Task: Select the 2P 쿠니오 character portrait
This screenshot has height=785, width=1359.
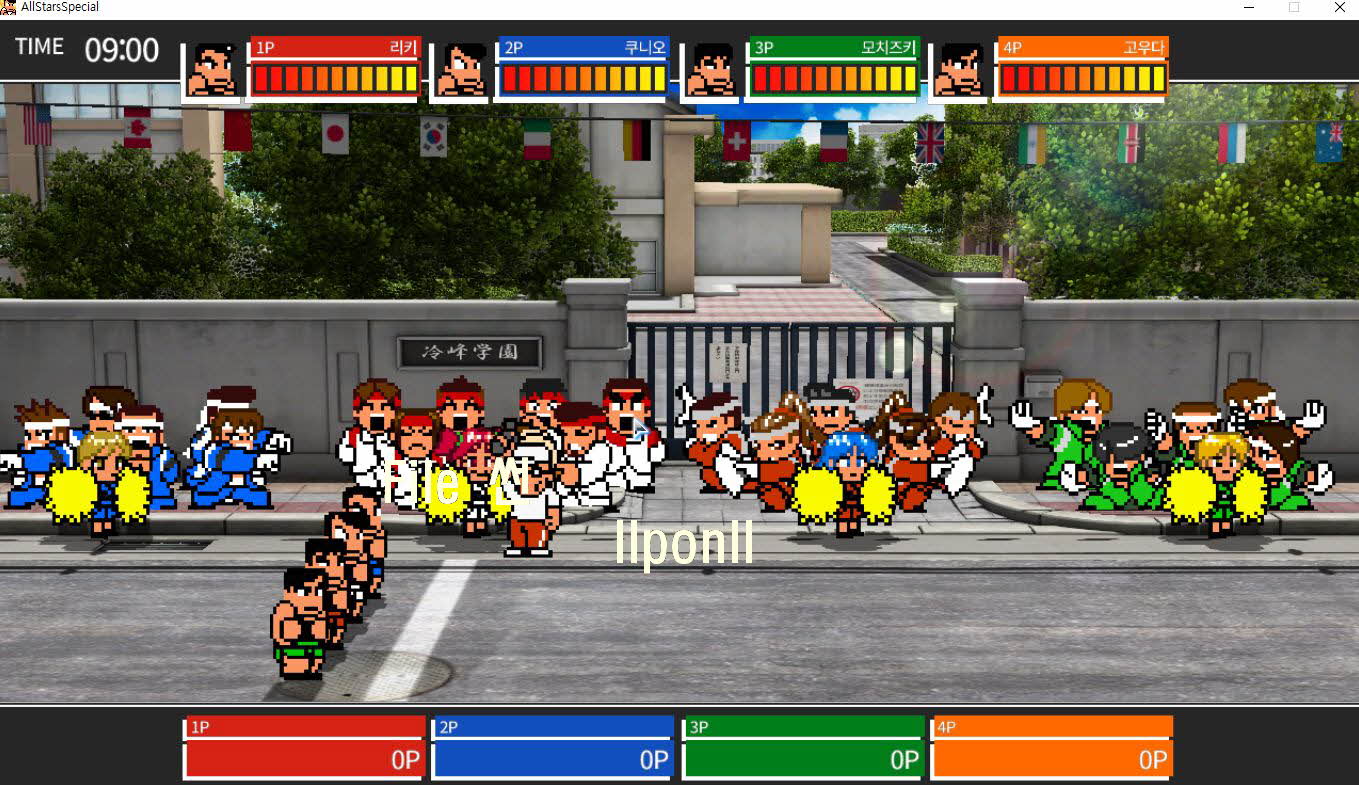Action: (461, 69)
